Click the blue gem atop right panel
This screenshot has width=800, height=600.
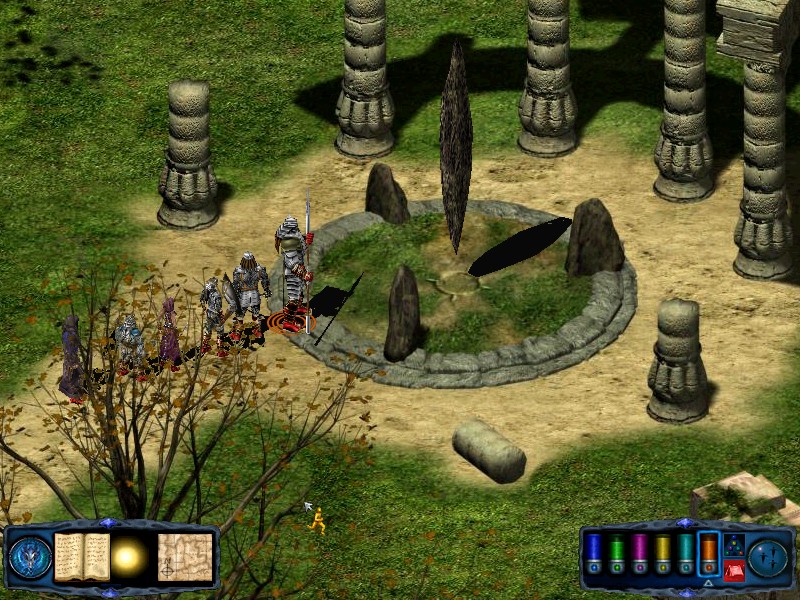point(684,523)
